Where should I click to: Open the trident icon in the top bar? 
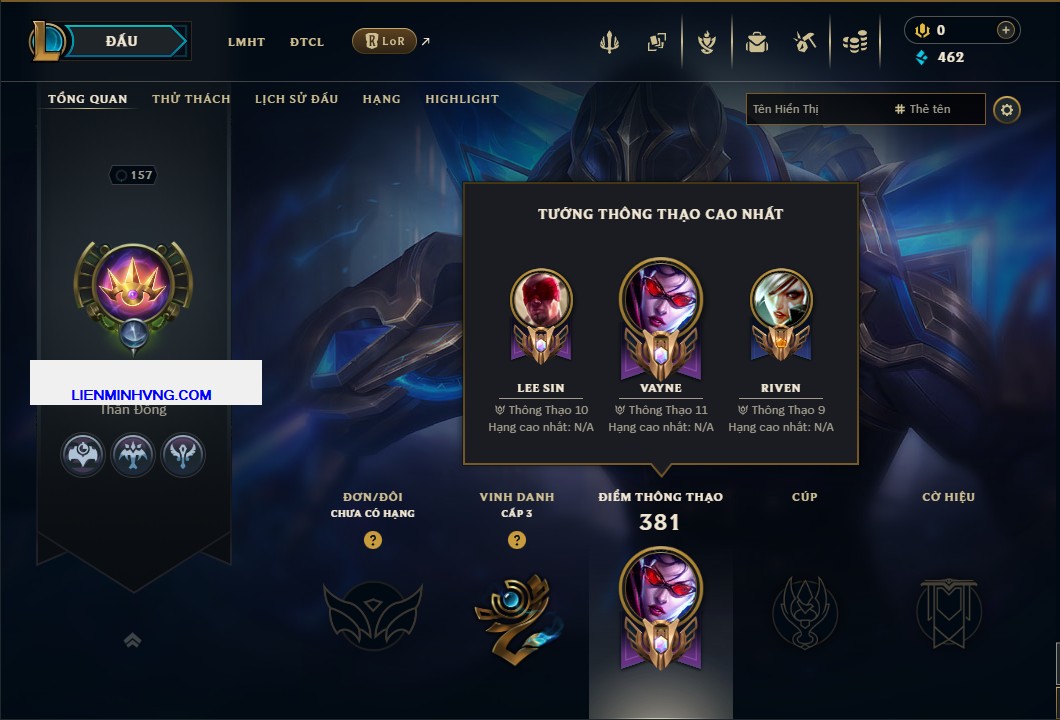click(609, 42)
